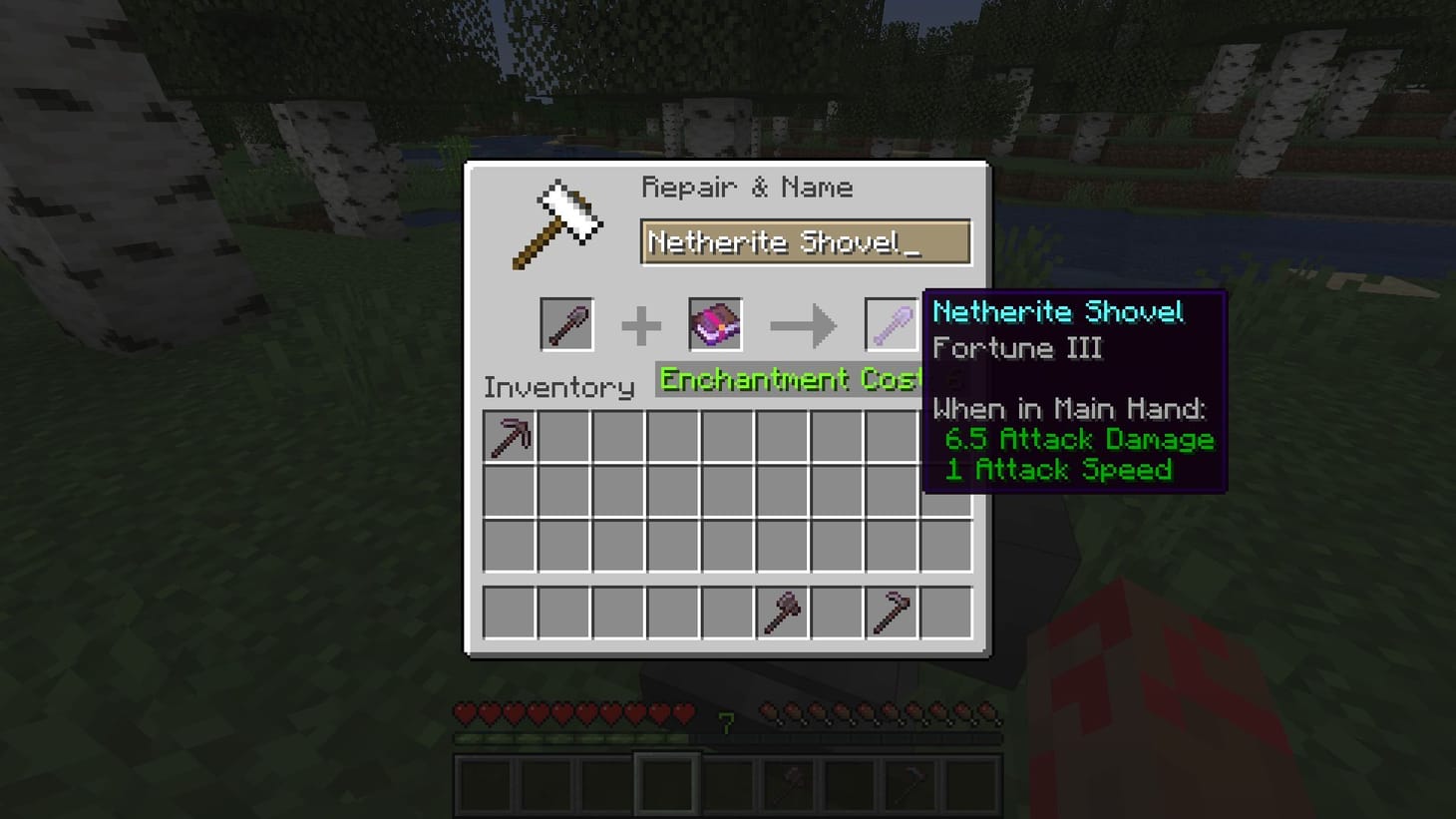This screenshot has height=819, width=1456.
Task: Select the netherite shovel in the anvil input slot
Action: tap(566, 324)
